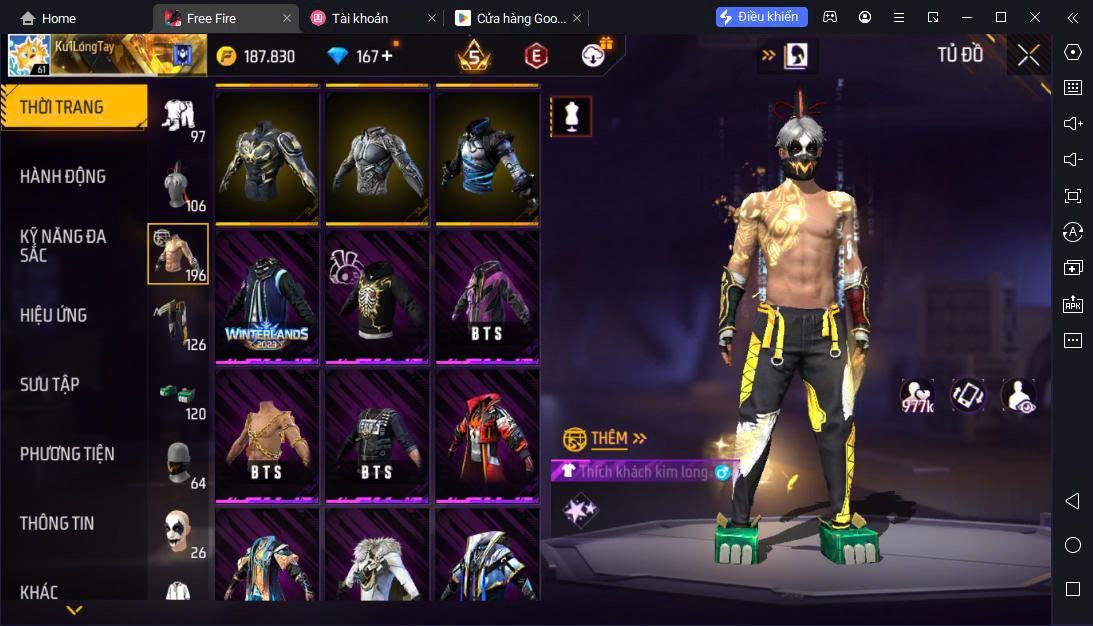
Task: Select the KỸ NĂNG ĐA SẮC tab
Action: click(x=63, y=245)
